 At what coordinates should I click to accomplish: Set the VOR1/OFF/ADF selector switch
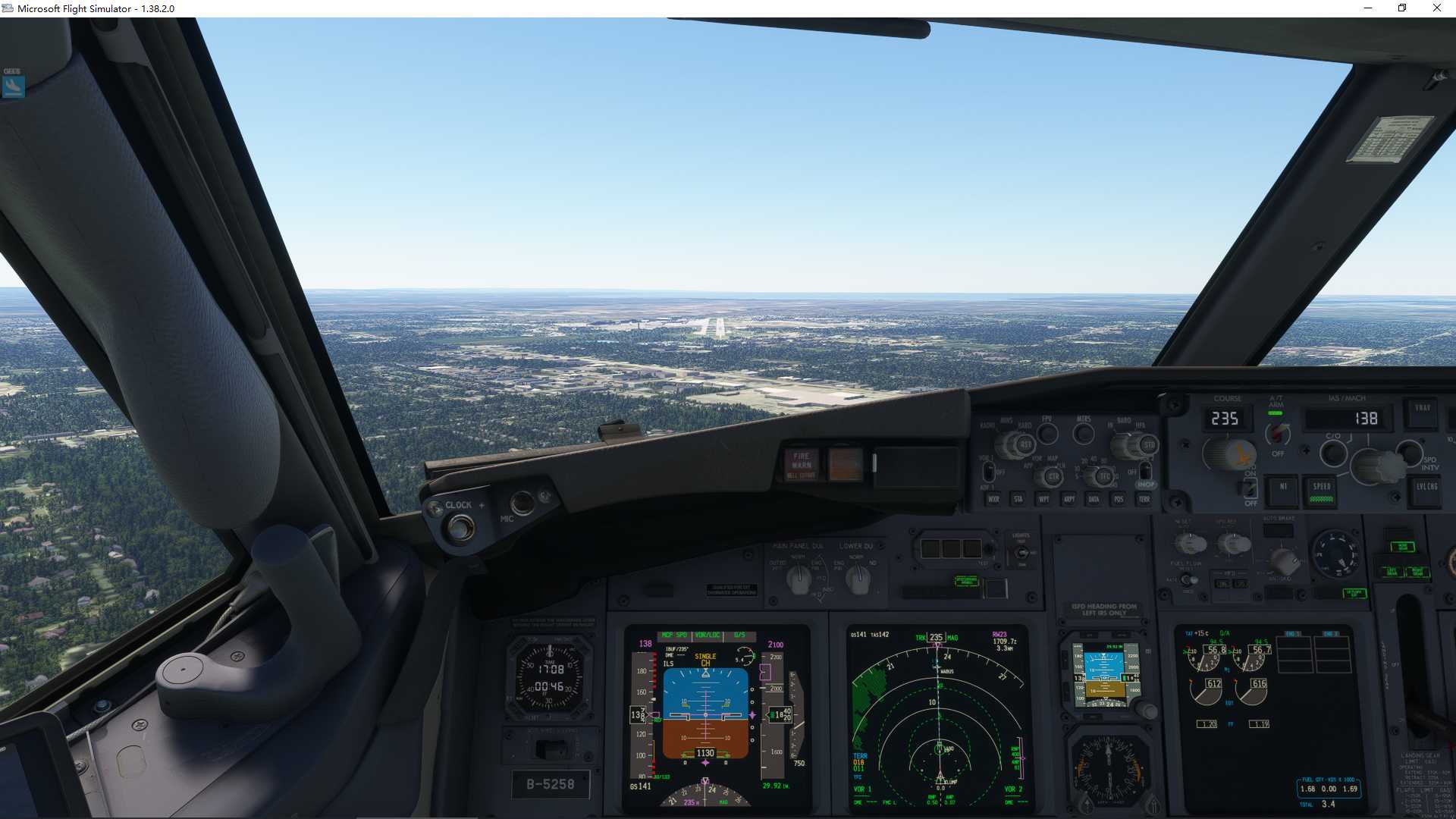click(990, 472)
